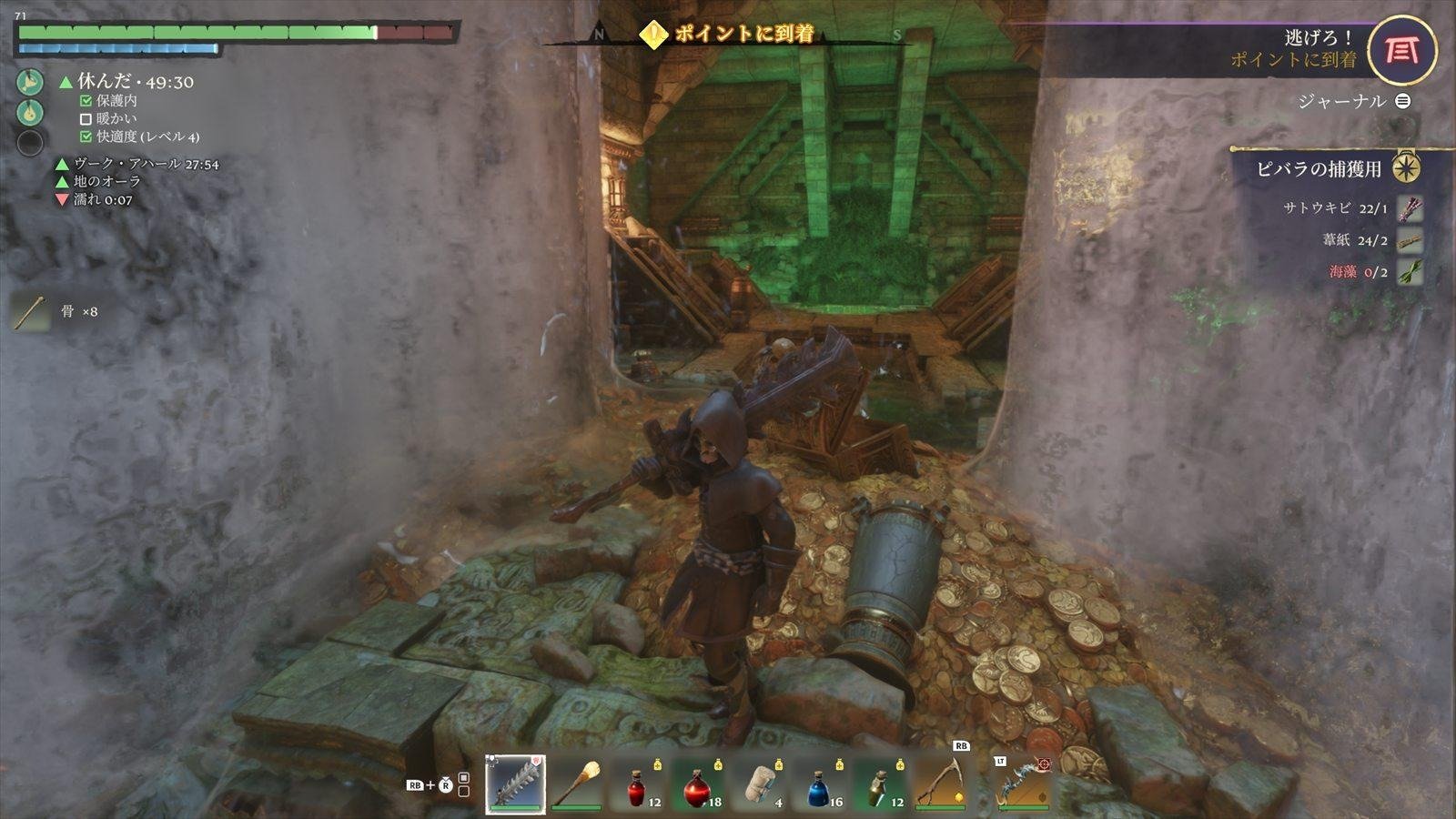Select the torch hotbar slot
1456x819 pixels.
point(576,784)
